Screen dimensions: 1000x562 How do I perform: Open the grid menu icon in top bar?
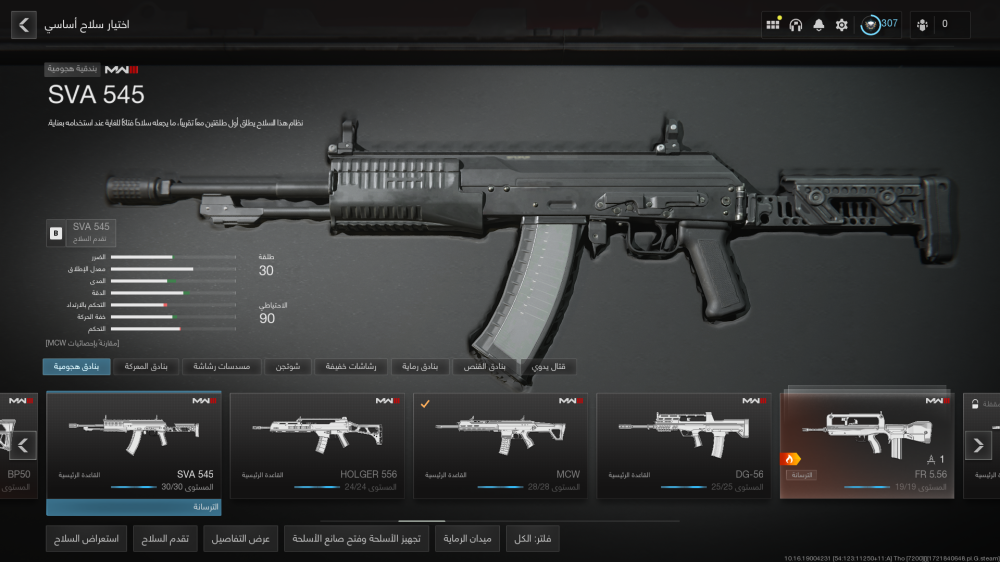[x=773, y=24]
